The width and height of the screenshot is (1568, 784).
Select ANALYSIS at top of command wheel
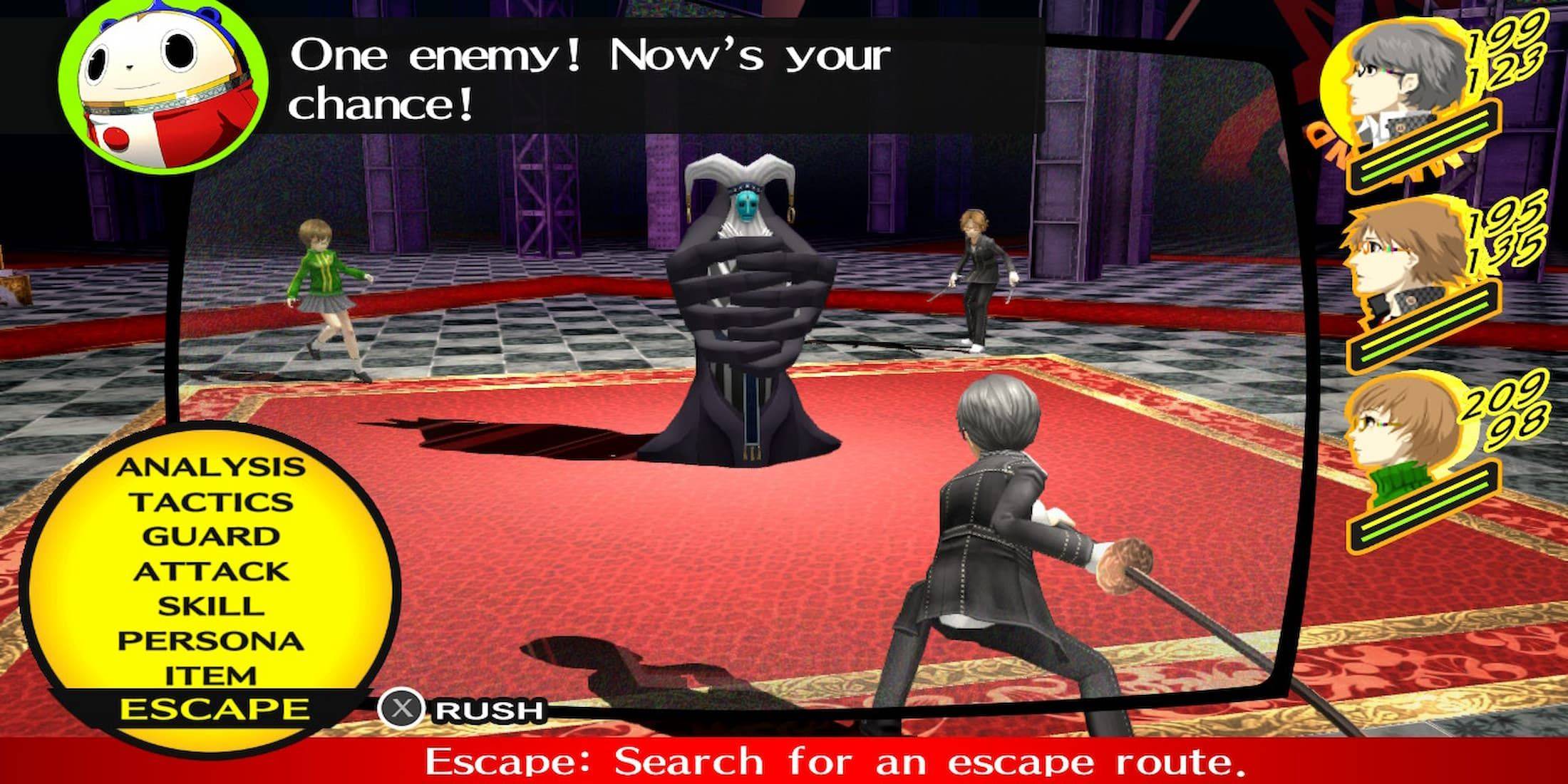210,467
